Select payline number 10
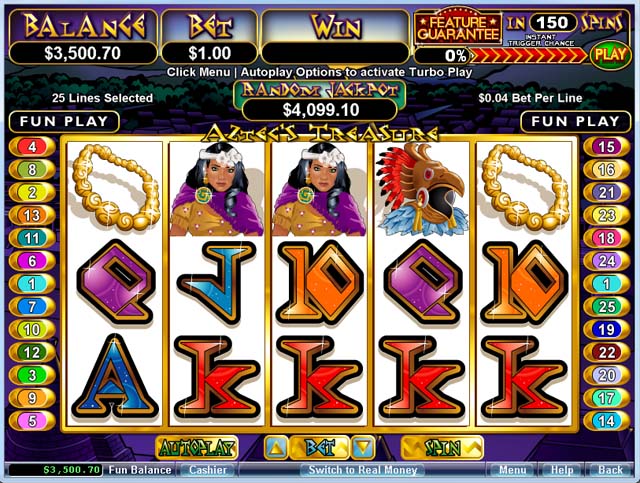Screen dimensions: 640x483 click(x=33, y=329)
